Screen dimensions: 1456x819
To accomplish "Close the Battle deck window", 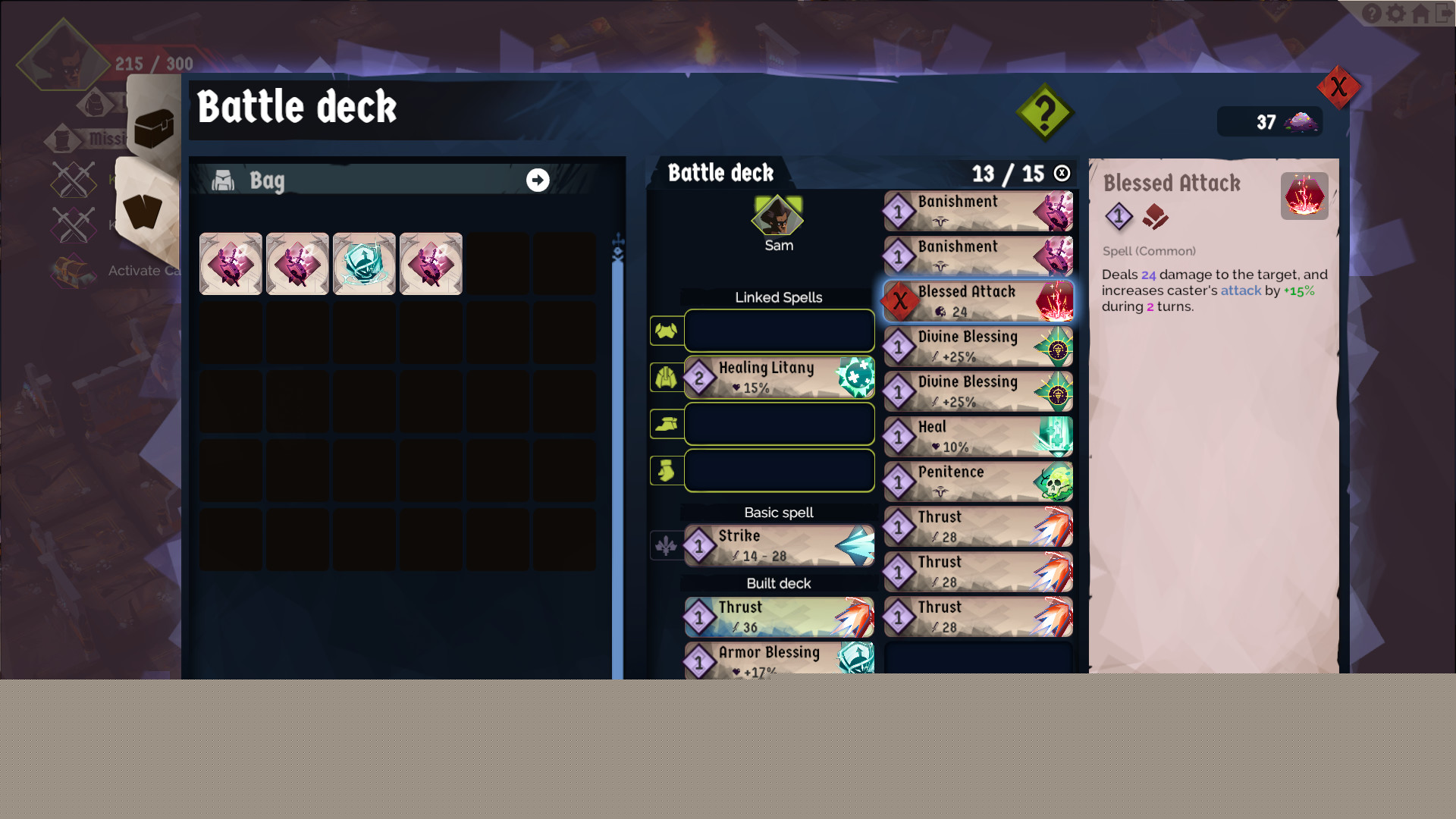I will 1338,87.
